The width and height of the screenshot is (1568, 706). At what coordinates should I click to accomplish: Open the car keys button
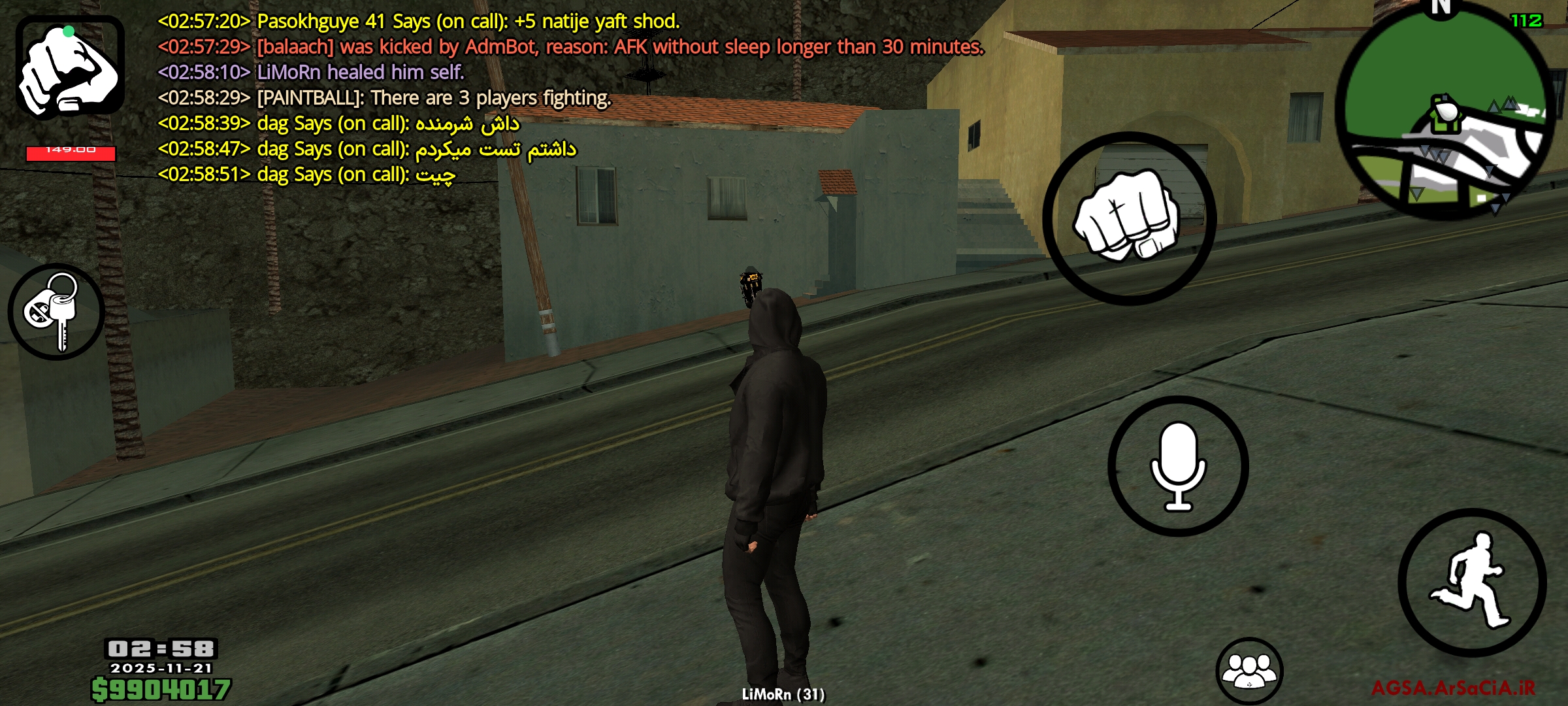click(x=56, y=312)
